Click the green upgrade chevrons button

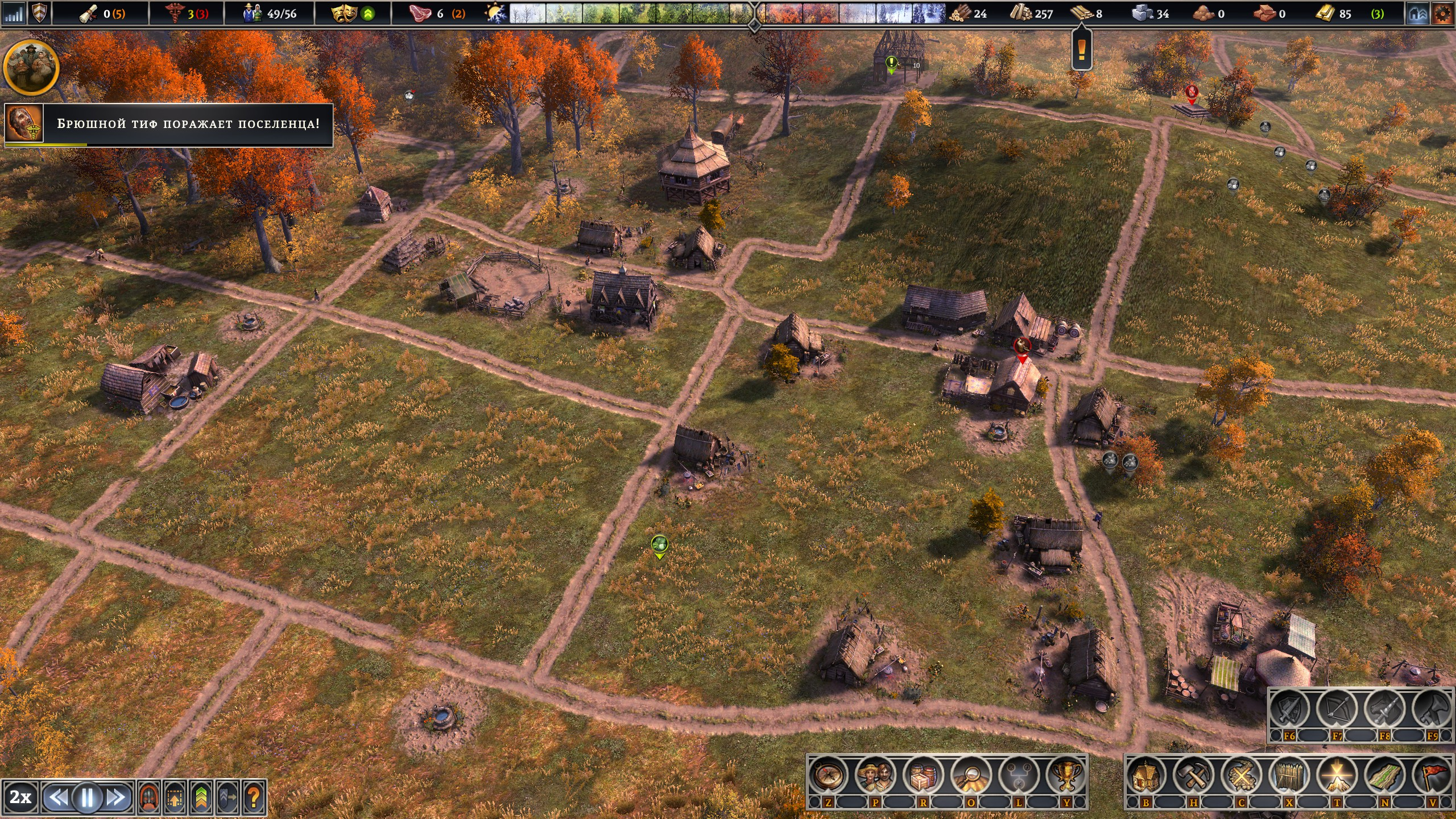coord(201,797)
